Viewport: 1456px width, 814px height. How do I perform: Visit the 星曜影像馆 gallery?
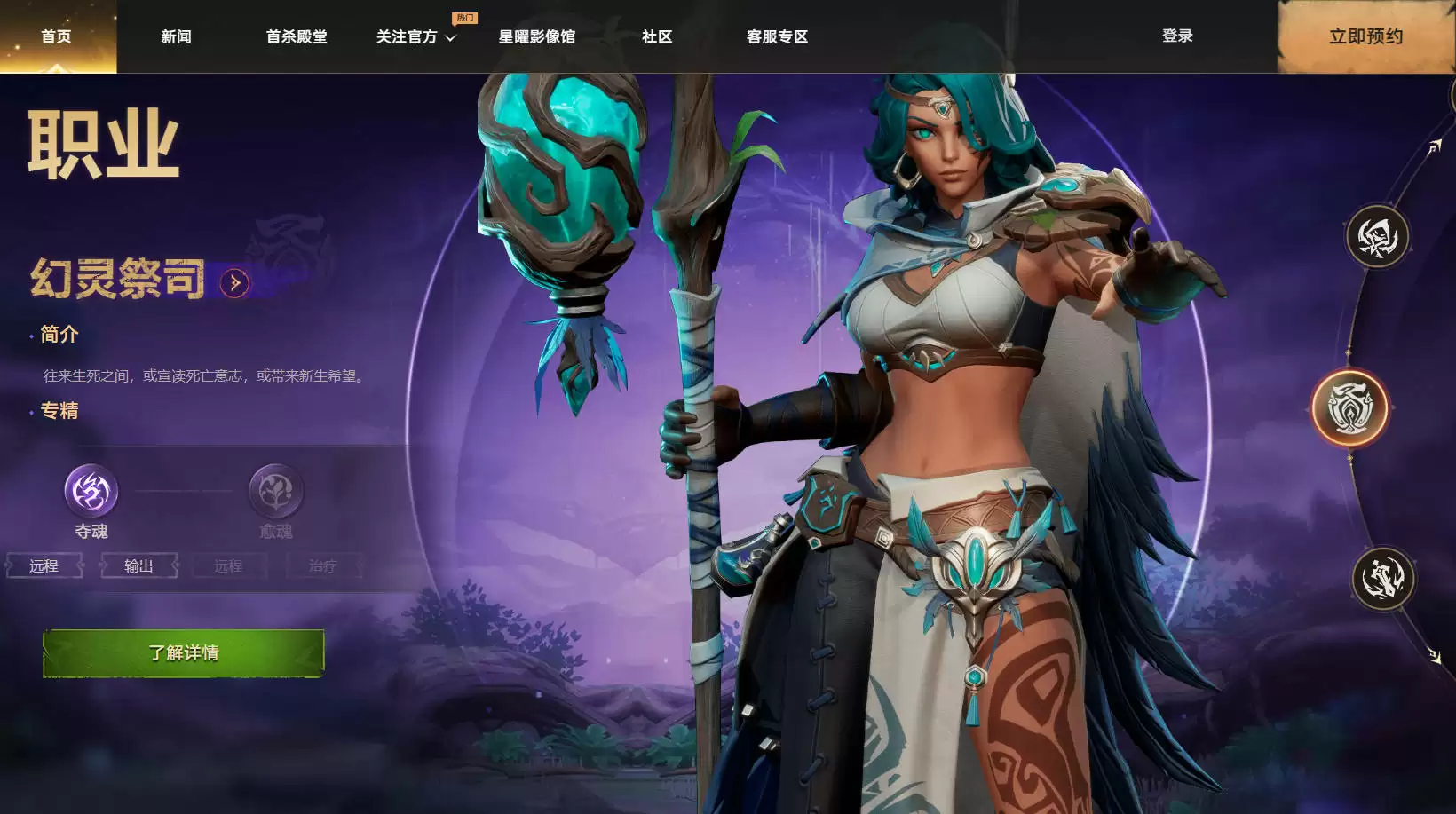coord(536,36)
